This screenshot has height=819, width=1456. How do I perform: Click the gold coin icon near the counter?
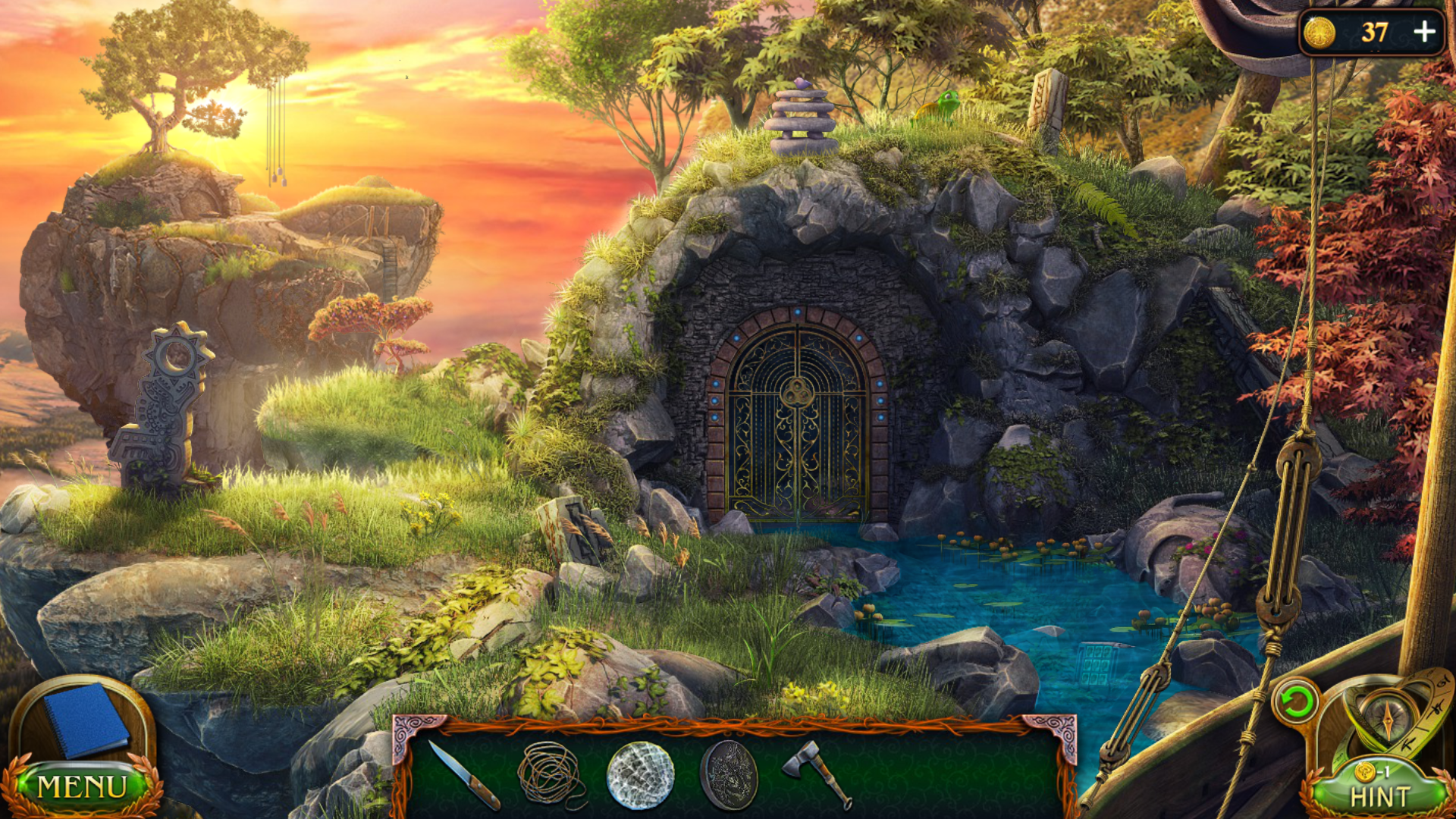pos(1319,33)
